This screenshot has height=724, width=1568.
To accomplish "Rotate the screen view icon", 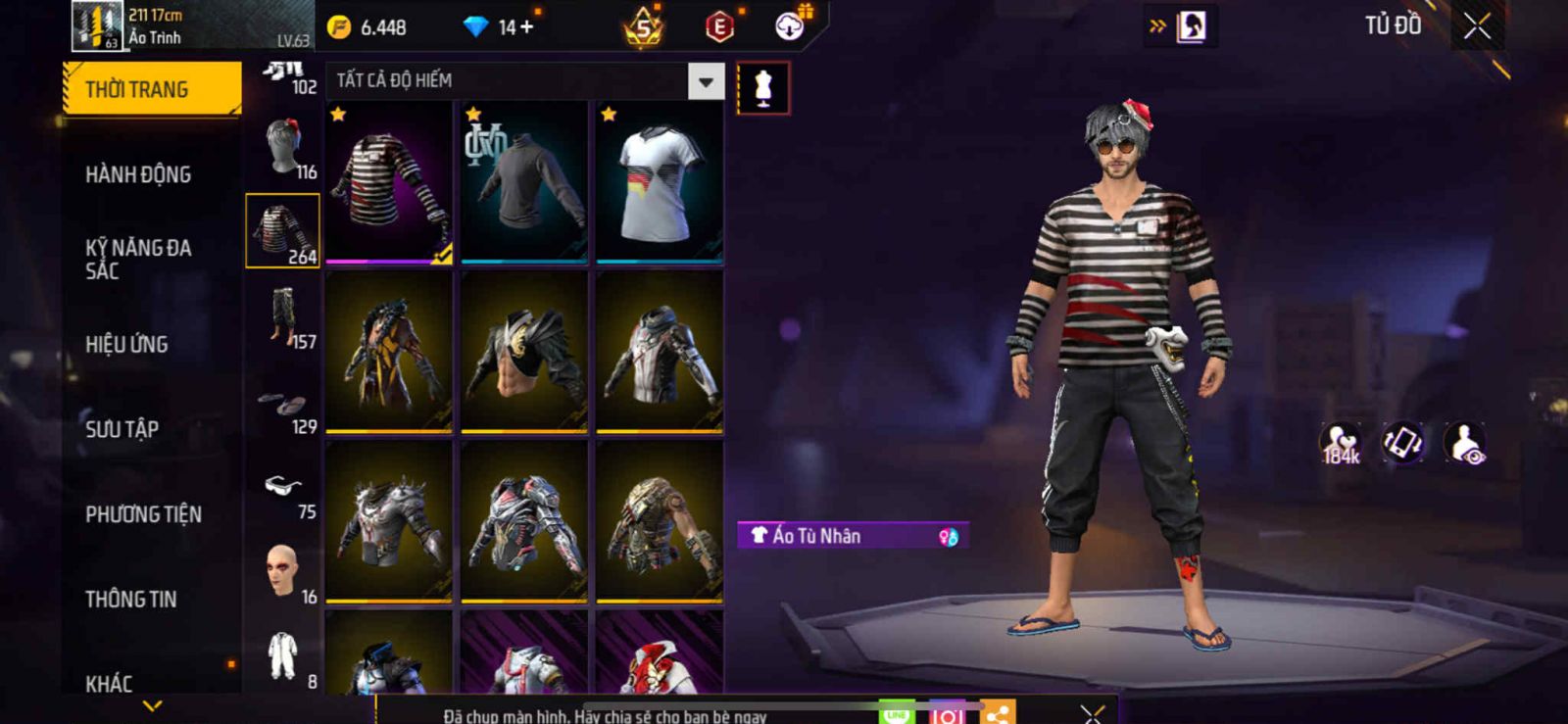I will (x=1402, y=442).
